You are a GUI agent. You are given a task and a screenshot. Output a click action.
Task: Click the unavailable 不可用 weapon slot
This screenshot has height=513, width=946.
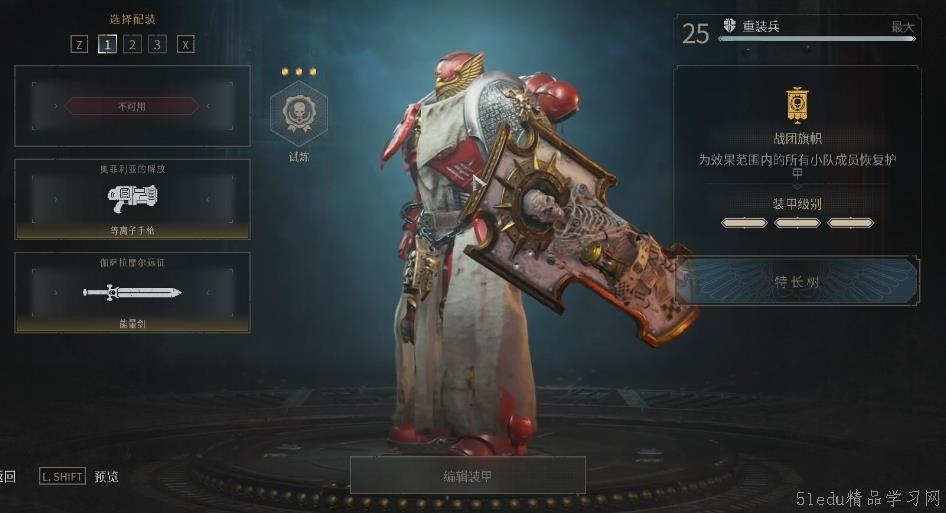coord(132,106)
